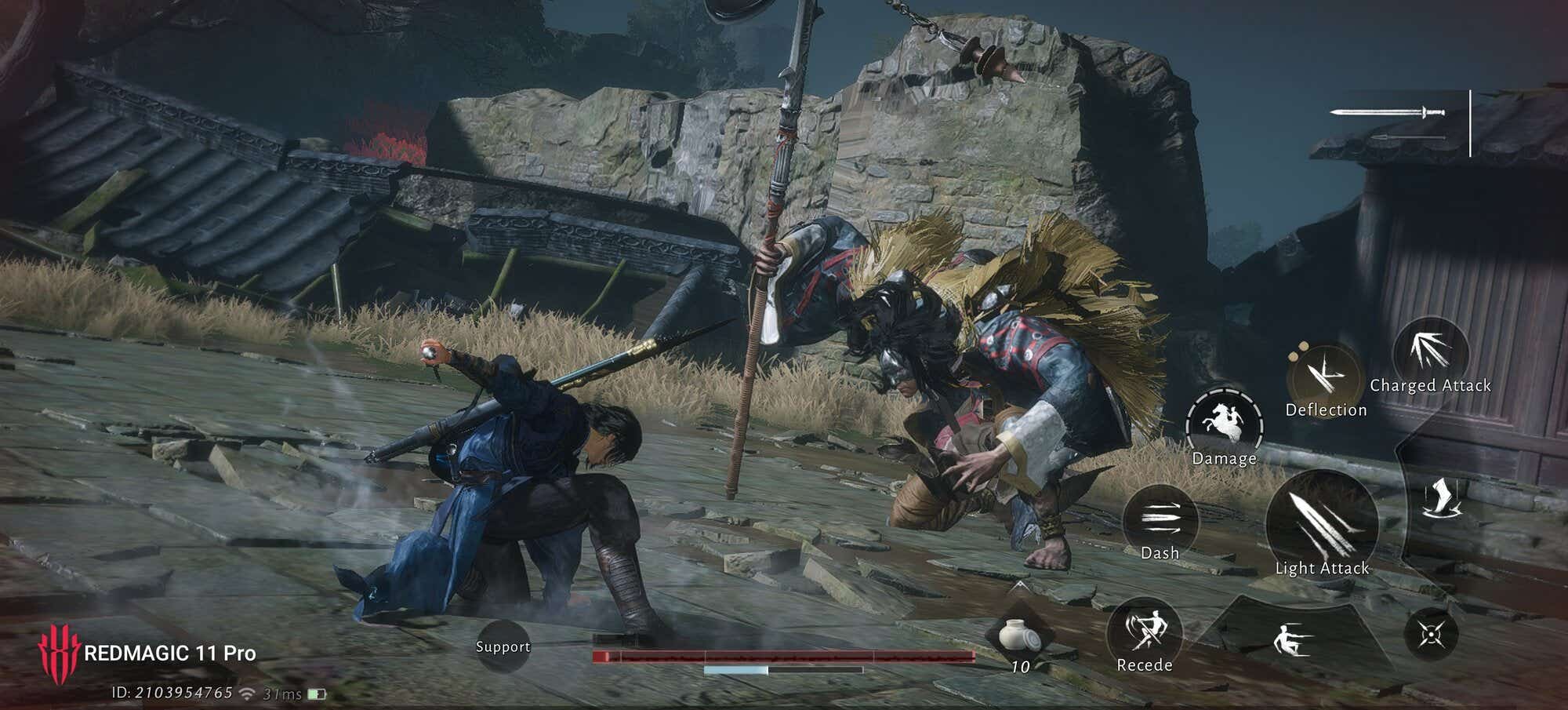This screenshot has height=710, width=1568.
Task: Perform a Dash
Action: tap(1160, 521)
